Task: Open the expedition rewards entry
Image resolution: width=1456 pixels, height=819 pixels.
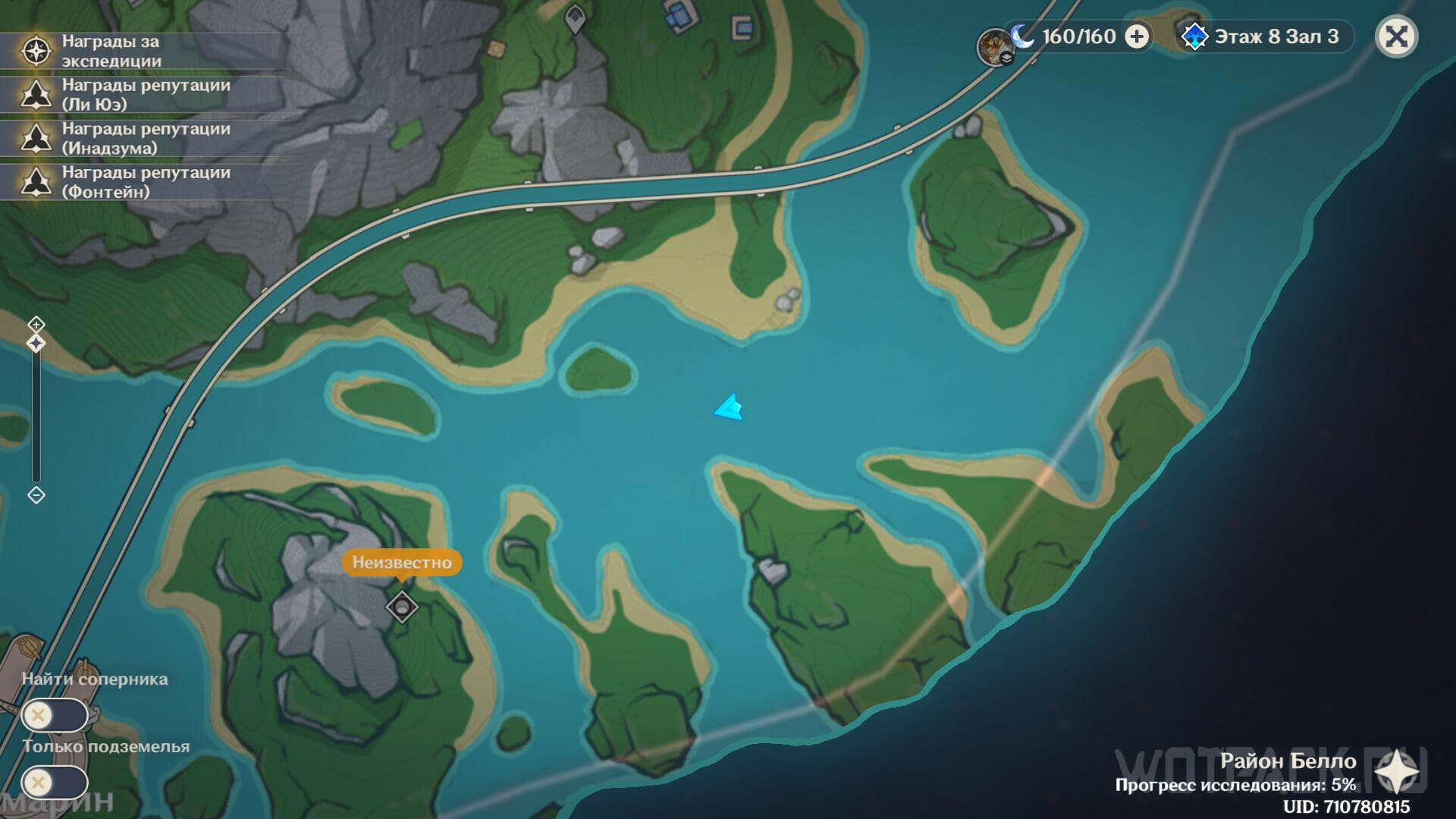Action: [111, 52]
